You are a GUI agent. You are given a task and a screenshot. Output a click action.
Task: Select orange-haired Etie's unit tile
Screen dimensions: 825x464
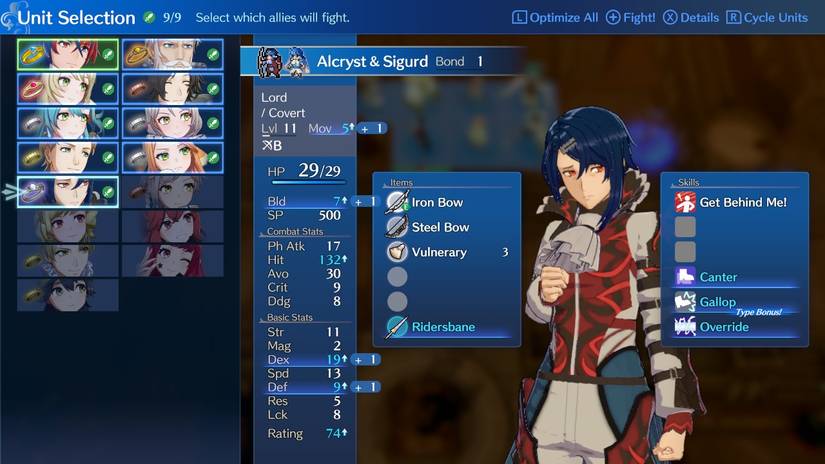click(172, 157)
